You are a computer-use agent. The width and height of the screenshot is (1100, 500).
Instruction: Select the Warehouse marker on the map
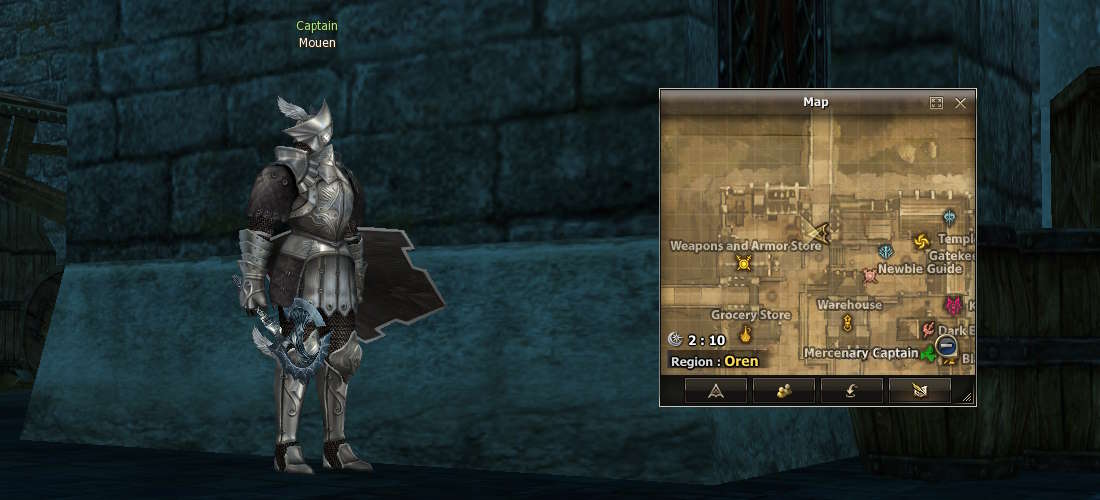[848, 321]
